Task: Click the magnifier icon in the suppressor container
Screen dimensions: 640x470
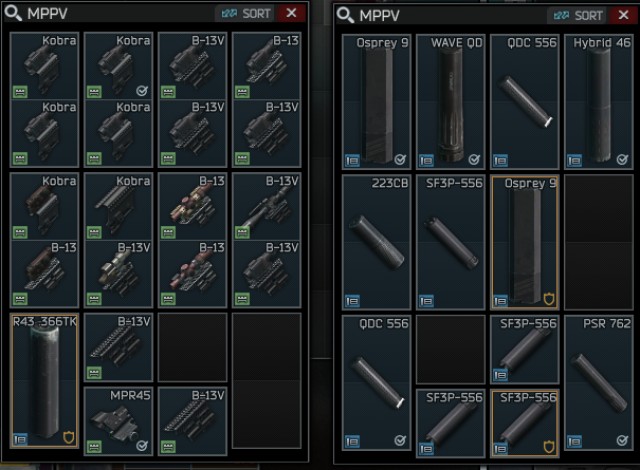Action: point(345,15)
